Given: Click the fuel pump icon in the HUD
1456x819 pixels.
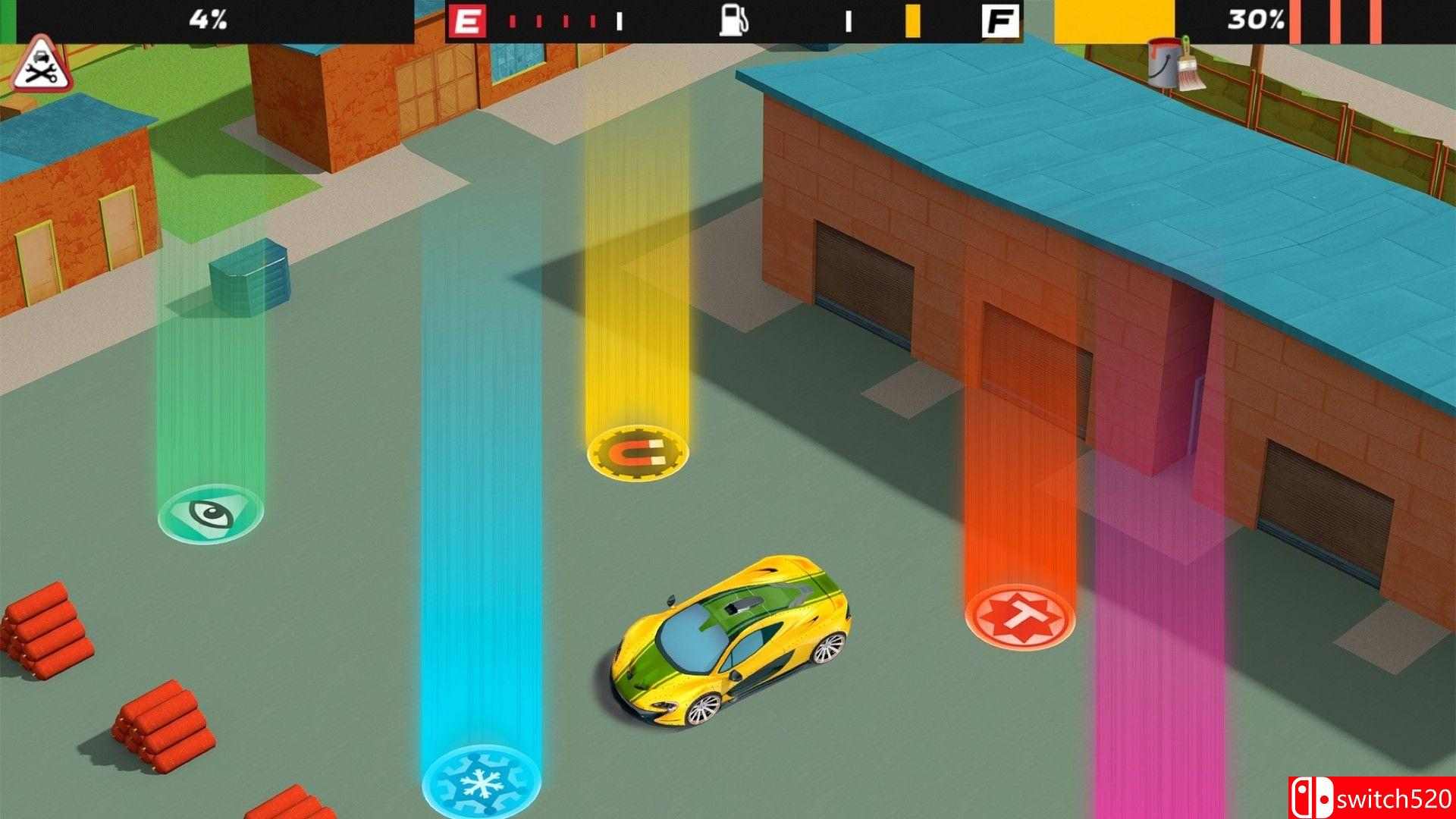Looking at the screenshot, I should (734, 21).
